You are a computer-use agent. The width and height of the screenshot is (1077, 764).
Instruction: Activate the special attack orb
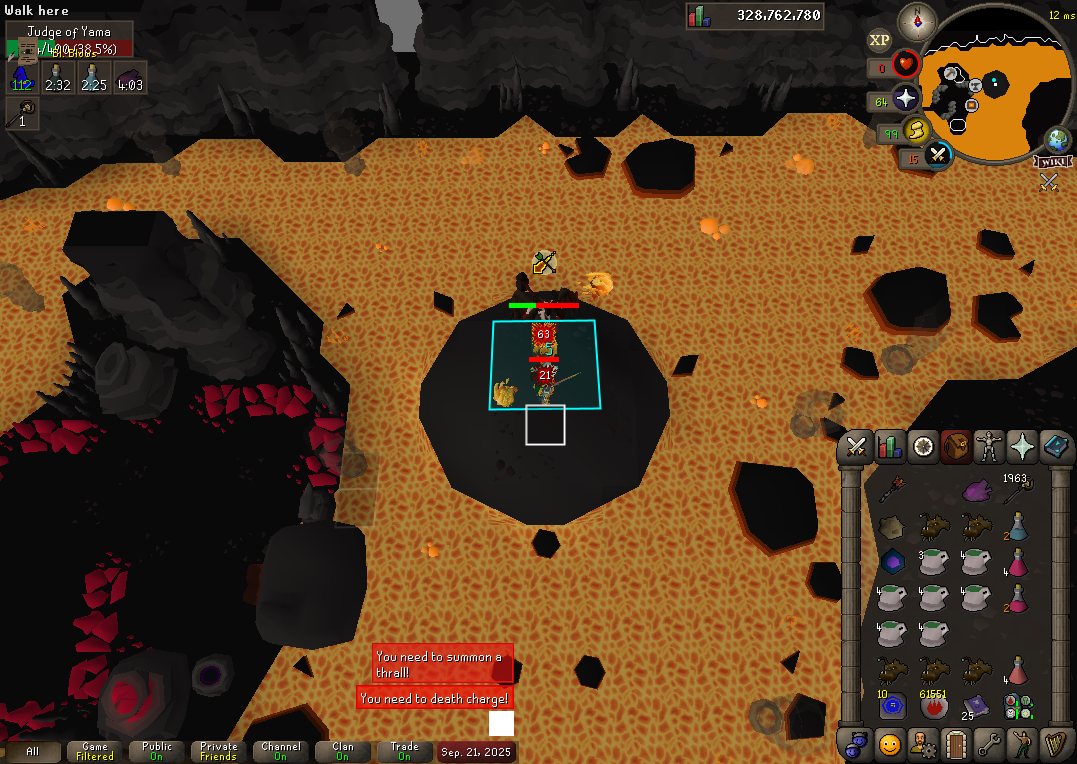(938, 155)
